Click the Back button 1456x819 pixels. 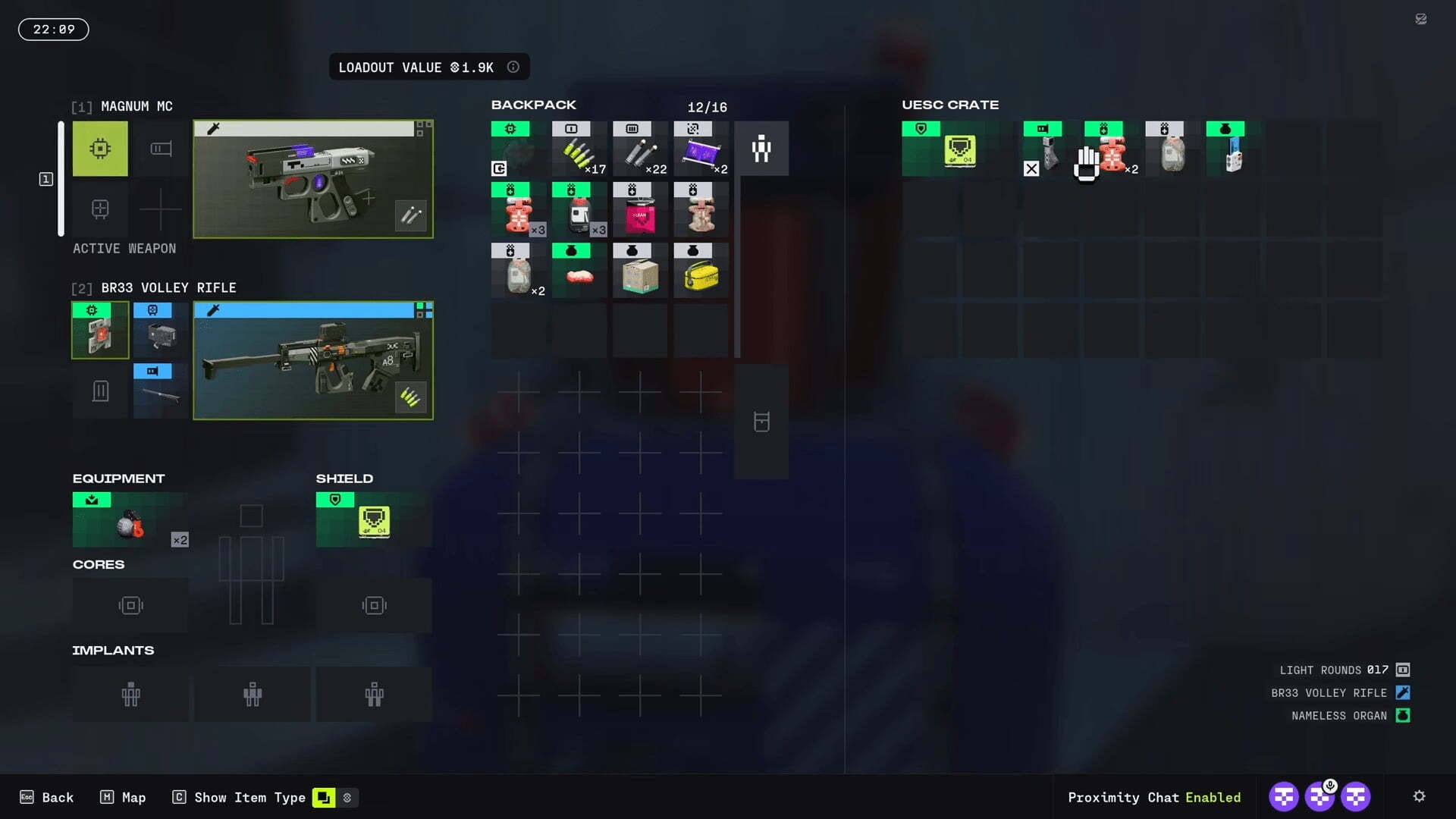pos(47,797)
